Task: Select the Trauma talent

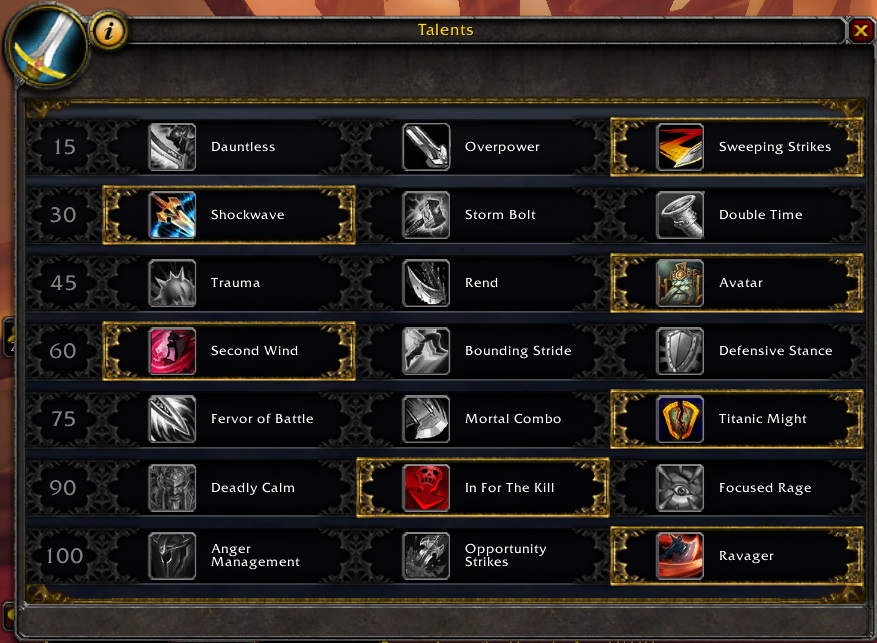Action: pos(229,283)
